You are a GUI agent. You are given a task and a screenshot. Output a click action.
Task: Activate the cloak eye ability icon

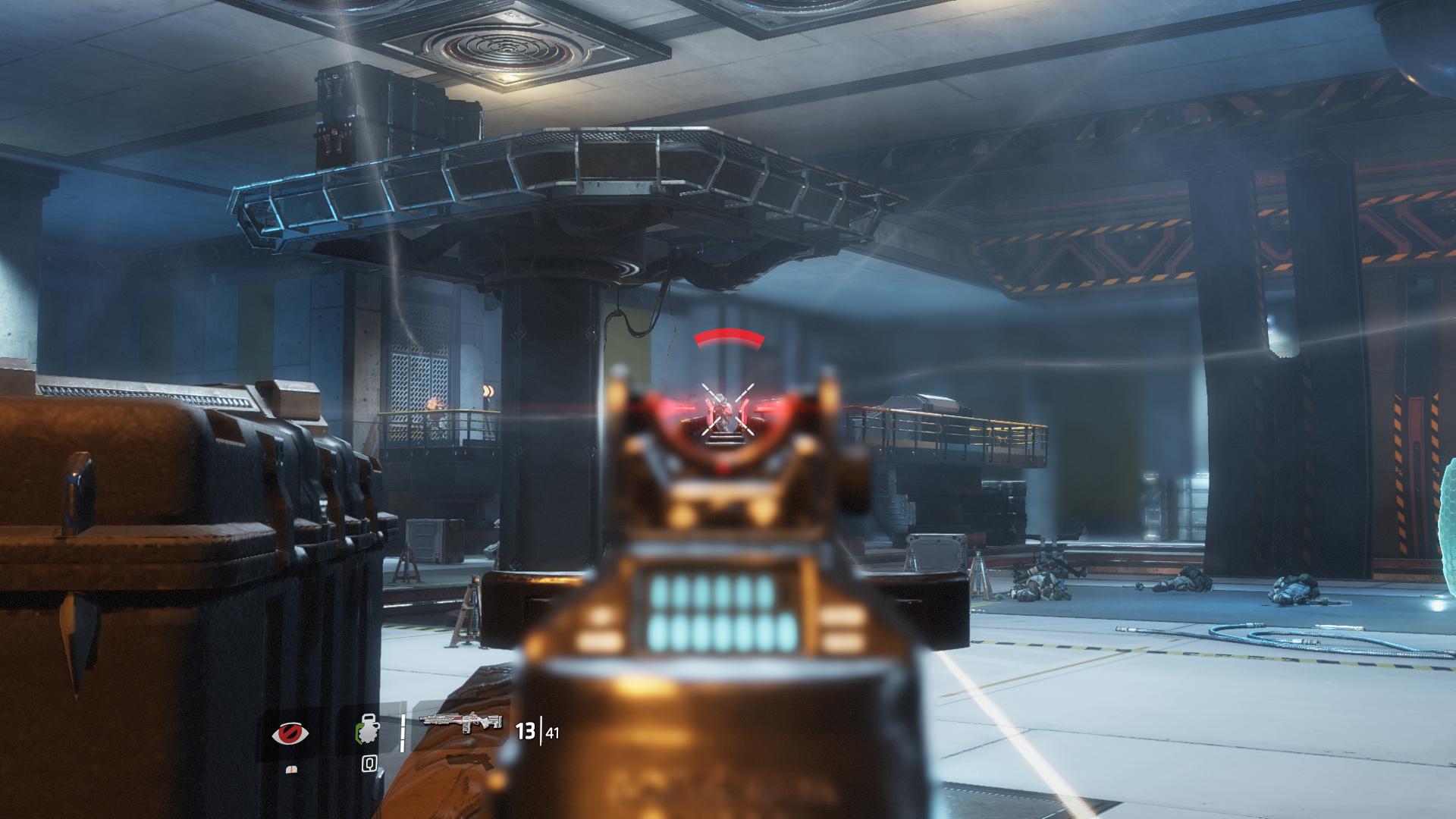(290, 734)
